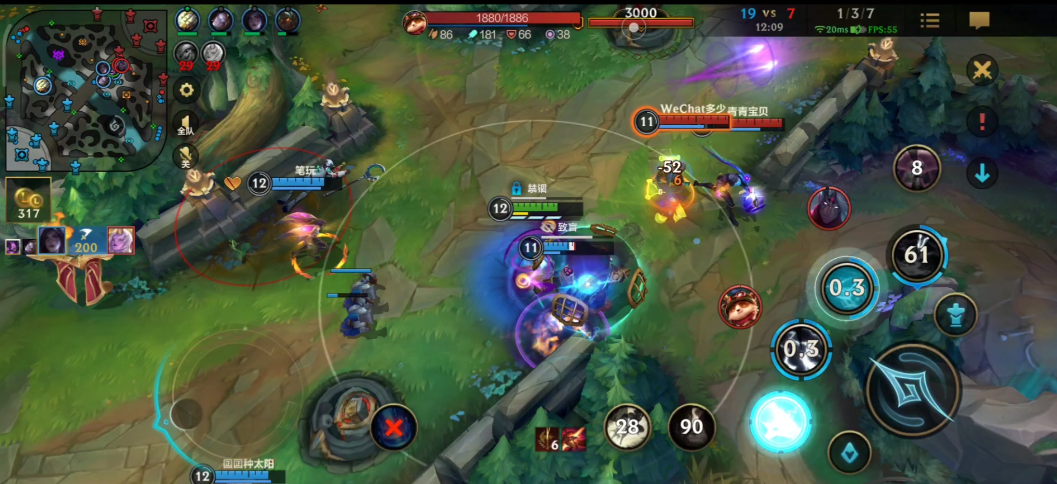Tap the minimap
This screenshot has width=1057, height=484.
(85, 90)
